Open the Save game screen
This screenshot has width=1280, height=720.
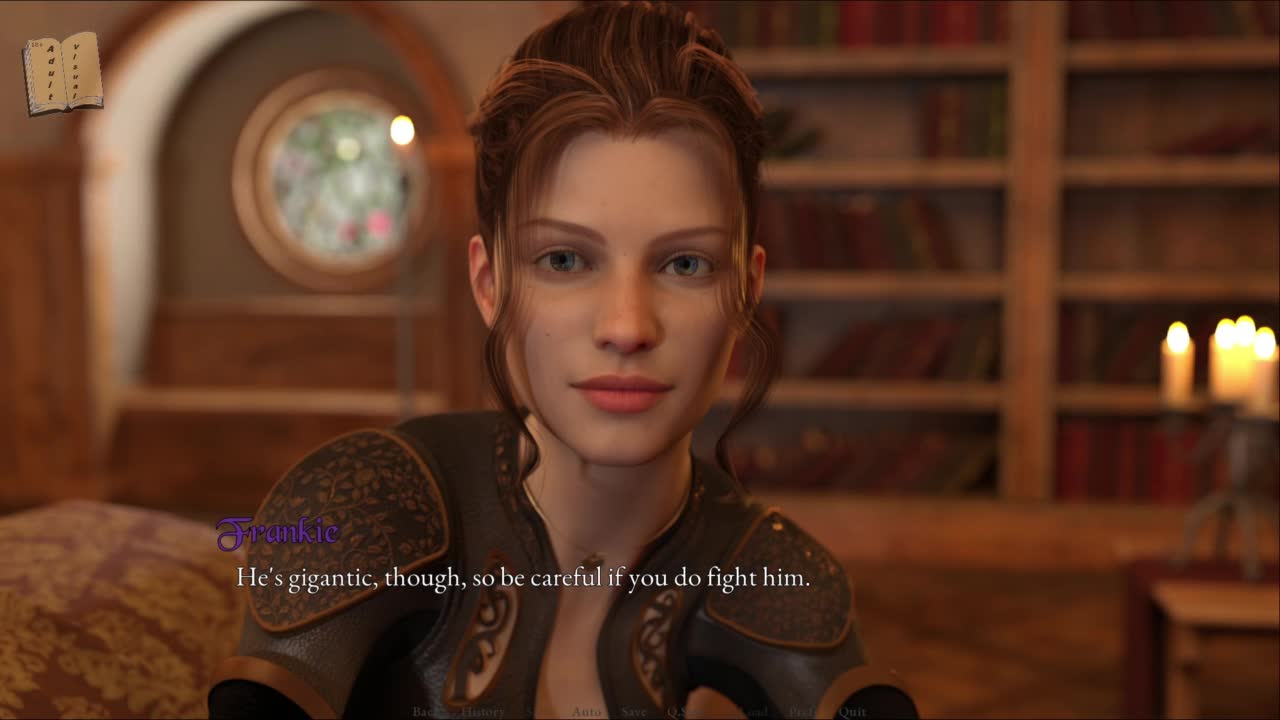634,712
